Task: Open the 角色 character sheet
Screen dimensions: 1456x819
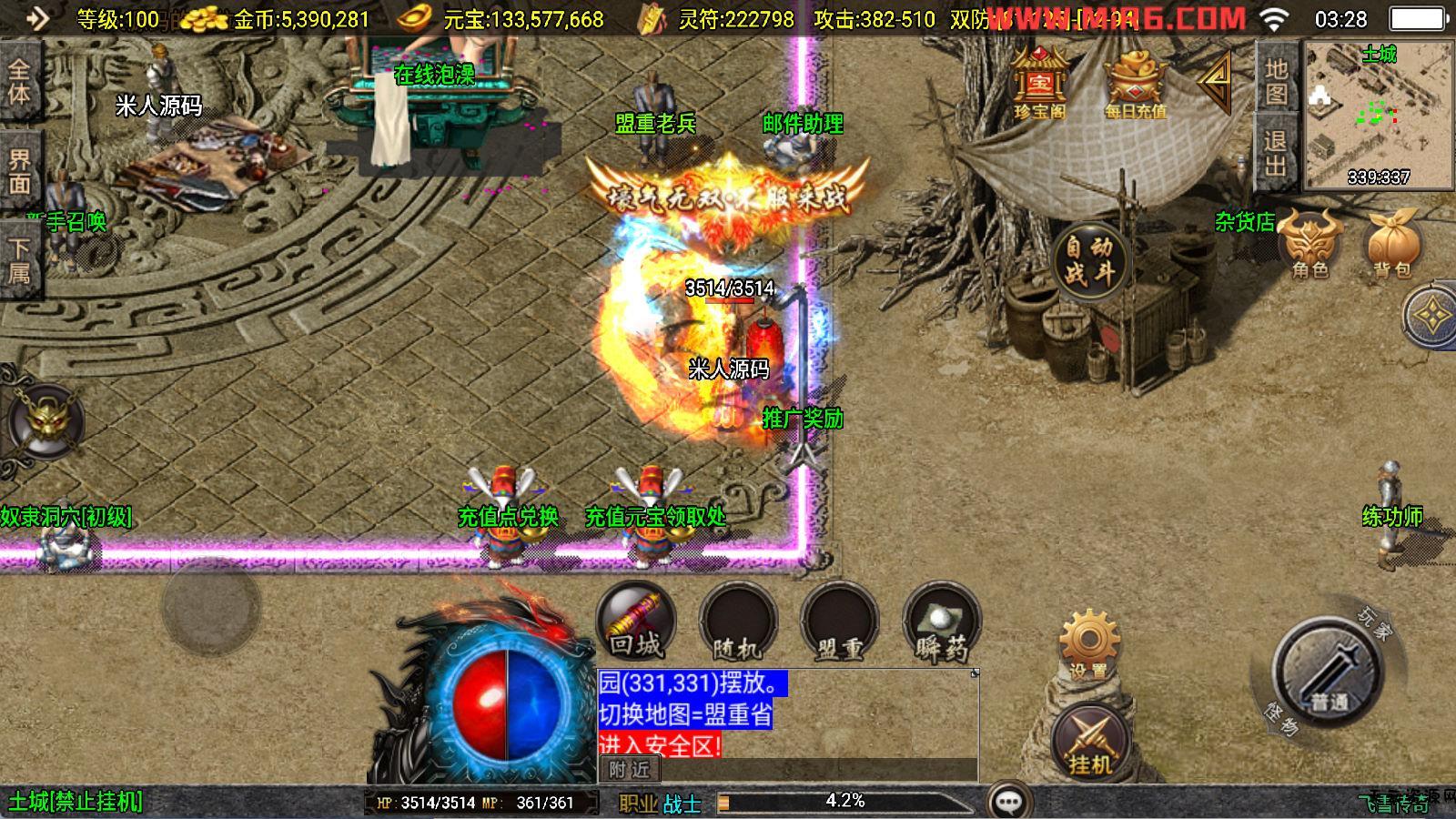Action: pos(1310,246)
